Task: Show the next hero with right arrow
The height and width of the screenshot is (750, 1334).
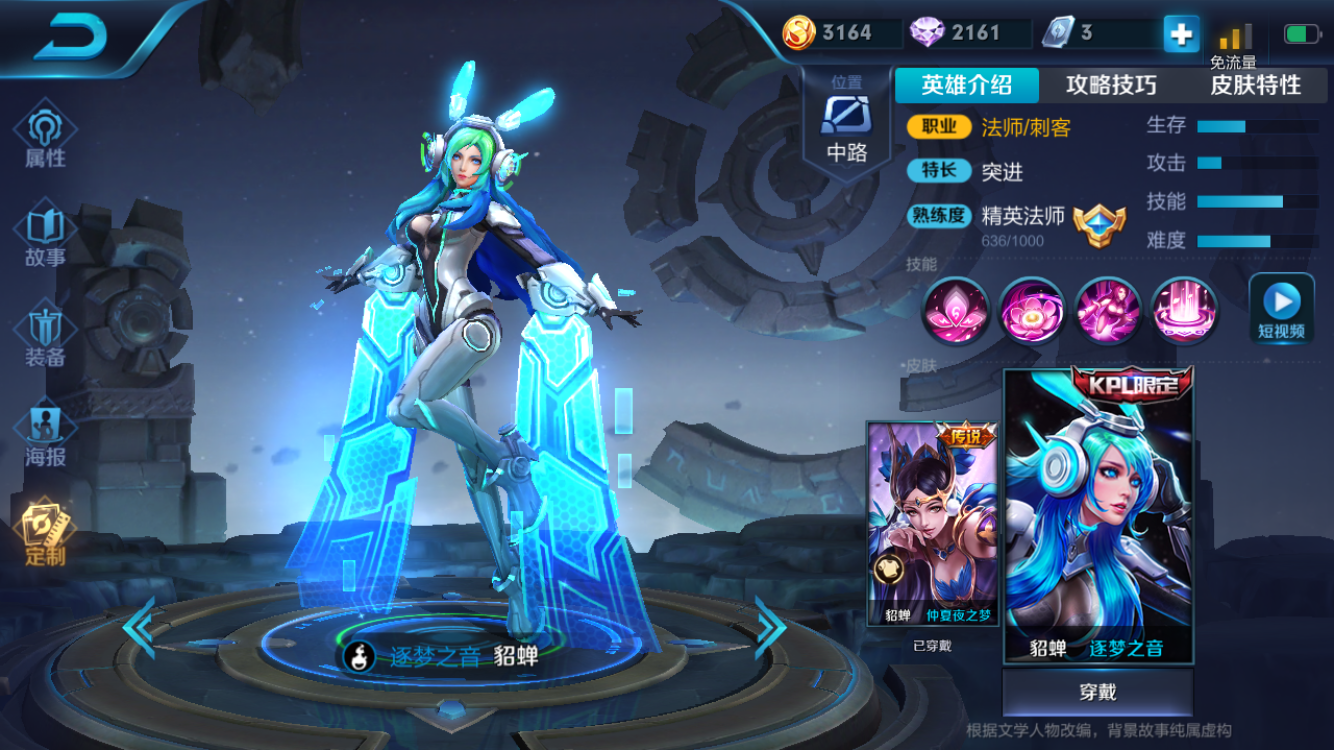Action: point(770,627)
